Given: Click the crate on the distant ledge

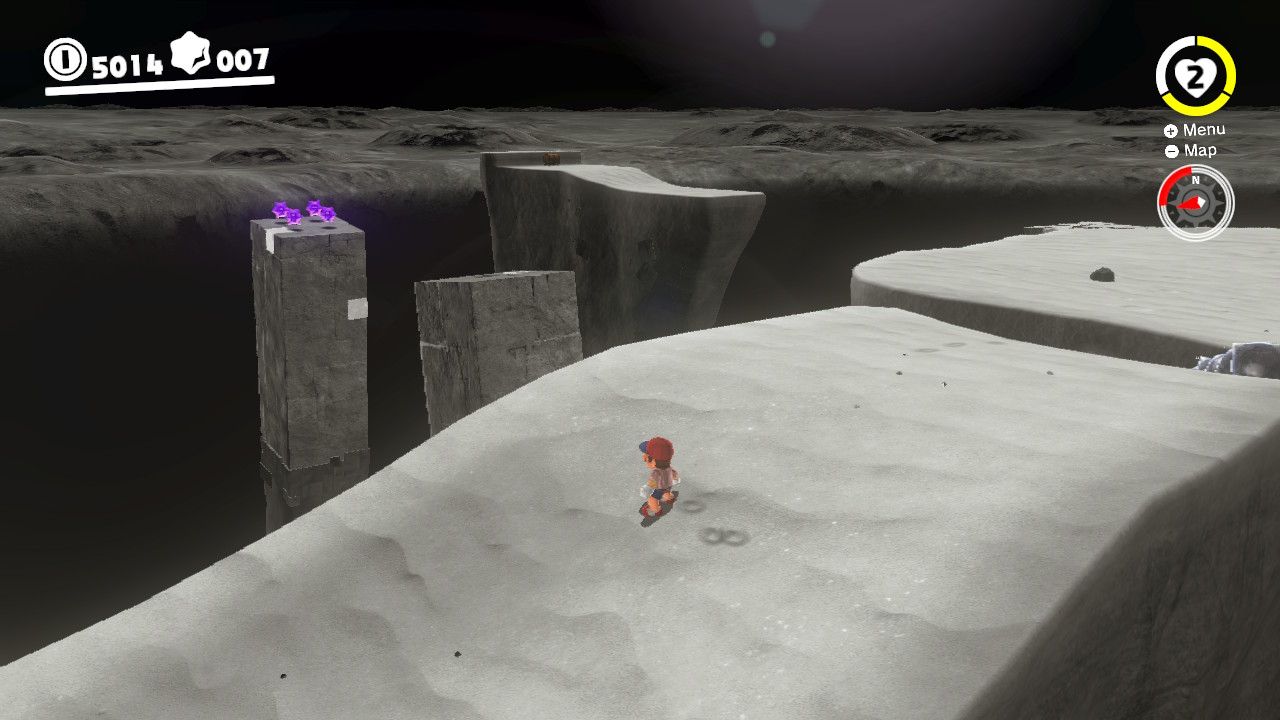Looking at the screenshot, I should [551, 157].
